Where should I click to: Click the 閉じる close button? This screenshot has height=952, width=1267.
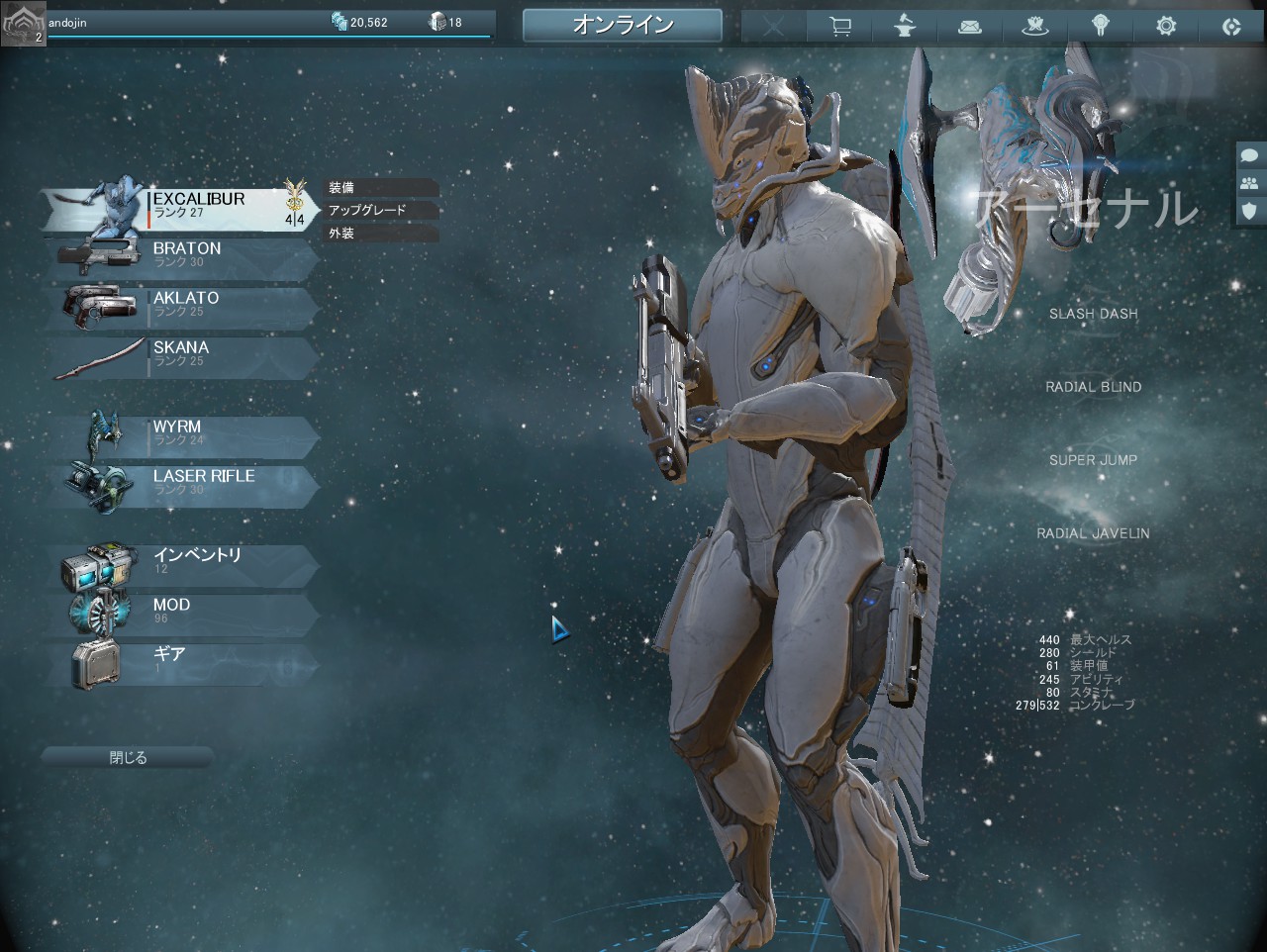128,758
